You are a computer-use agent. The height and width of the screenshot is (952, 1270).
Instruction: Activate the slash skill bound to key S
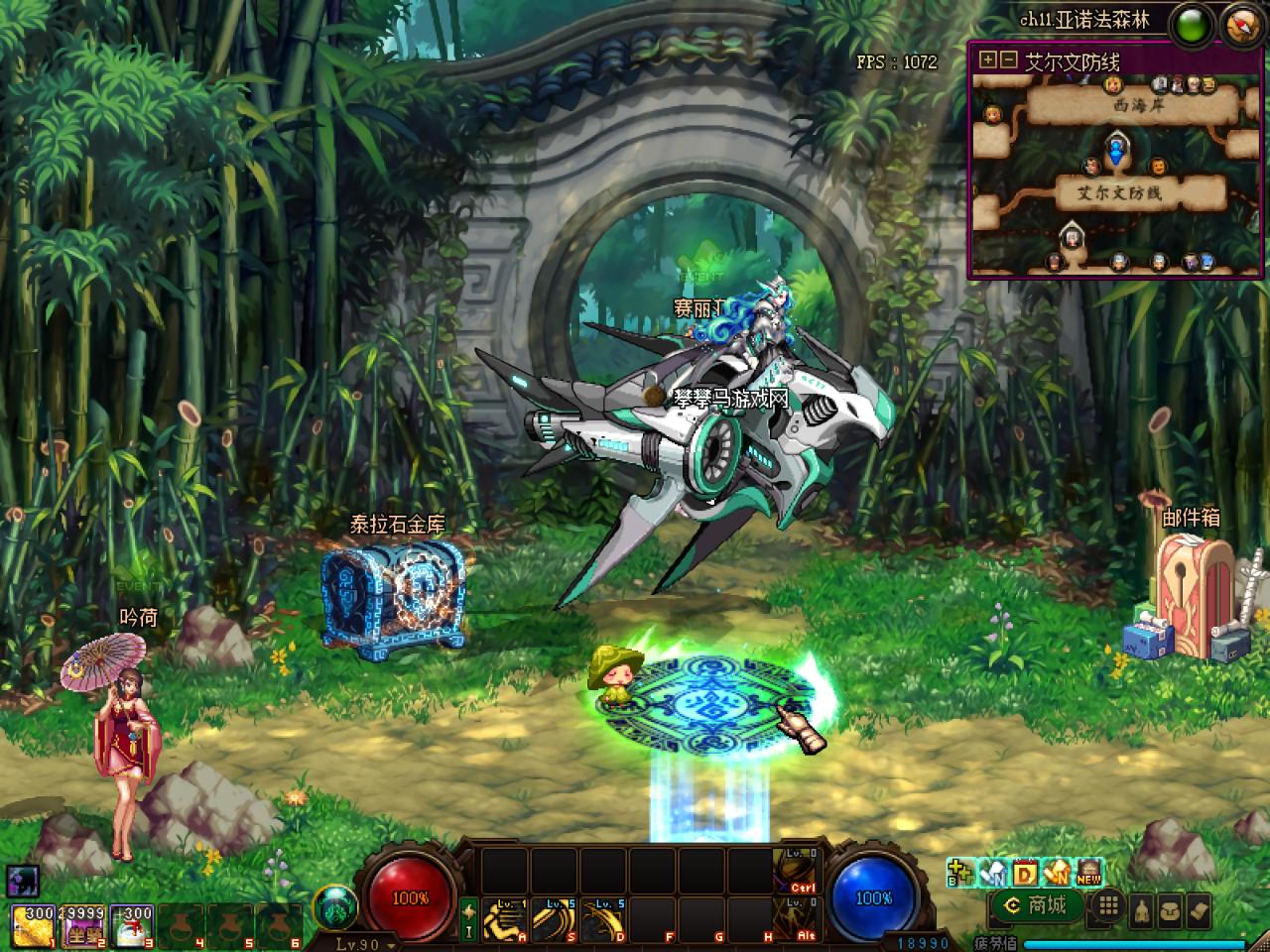554,921
